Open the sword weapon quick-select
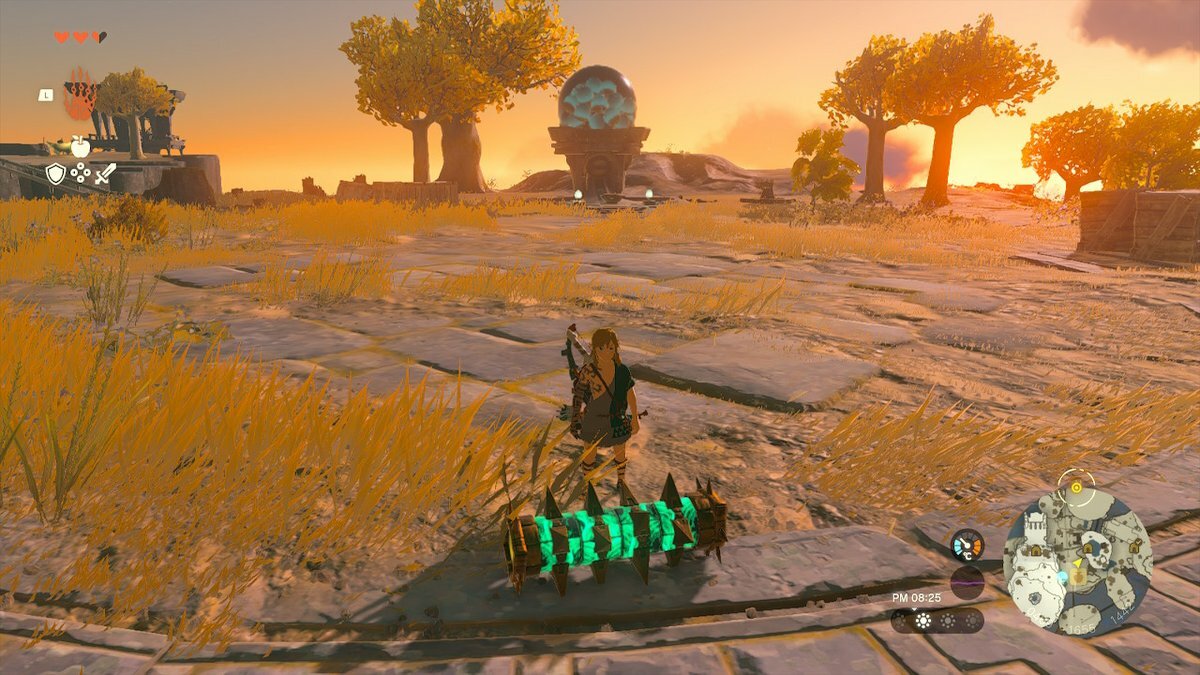 (104, 174)
